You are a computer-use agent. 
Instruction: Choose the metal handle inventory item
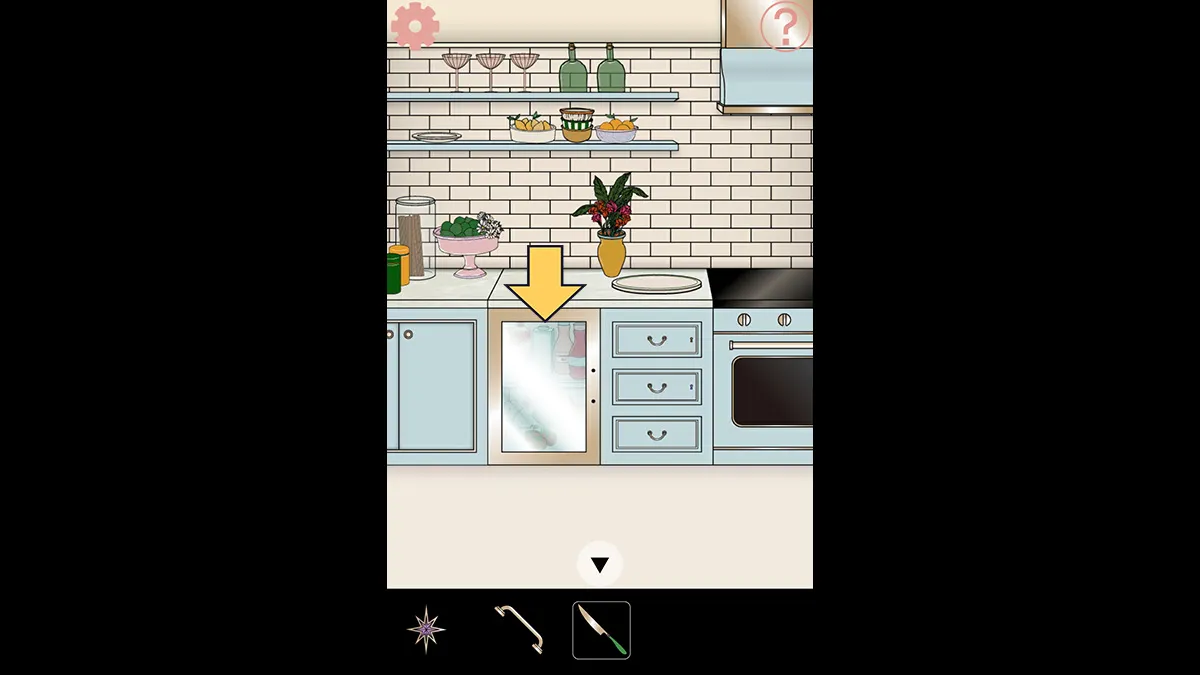click(519, 630)
